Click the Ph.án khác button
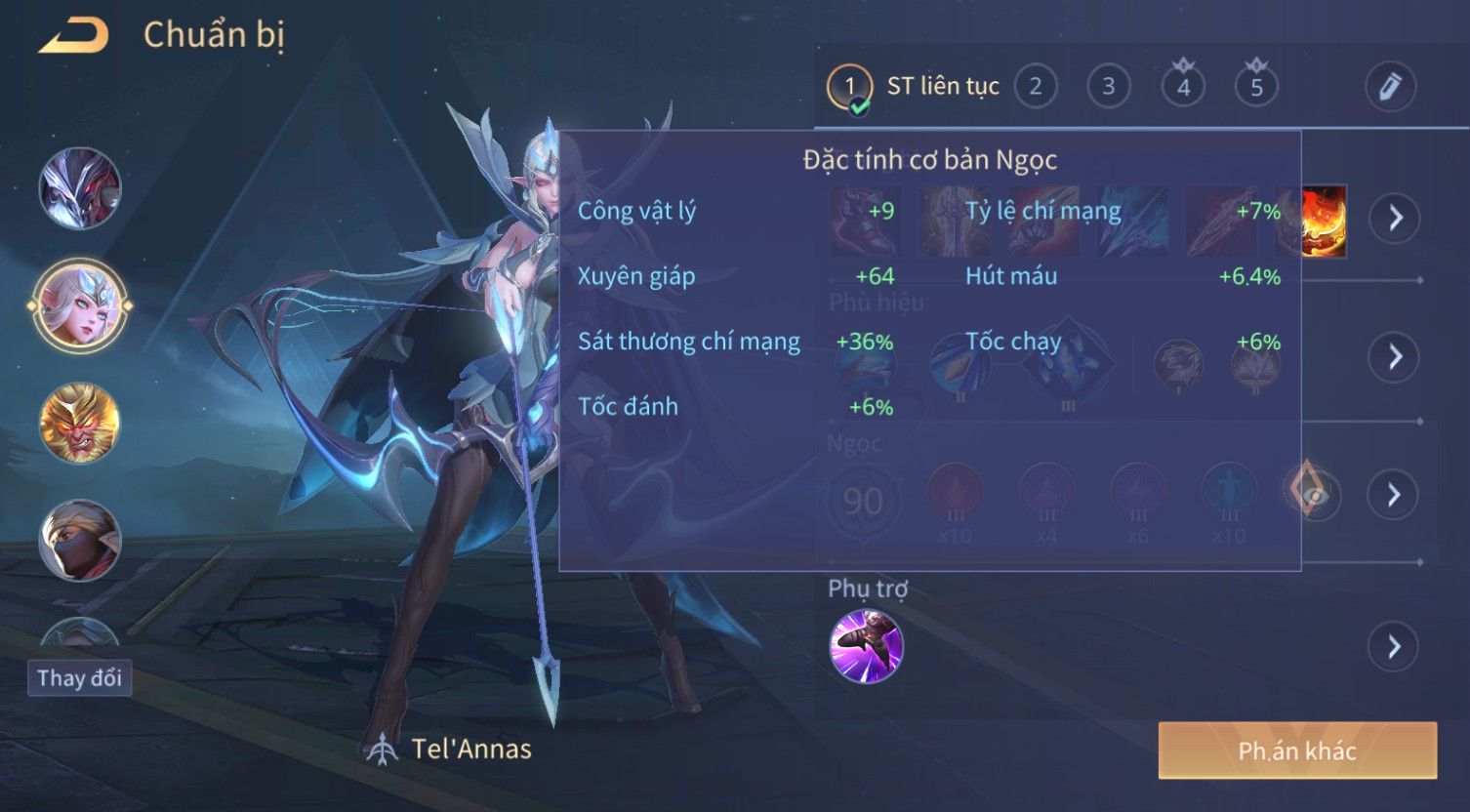The image size is (1470, 812). pyautogui.click(x=1297, y=751)
